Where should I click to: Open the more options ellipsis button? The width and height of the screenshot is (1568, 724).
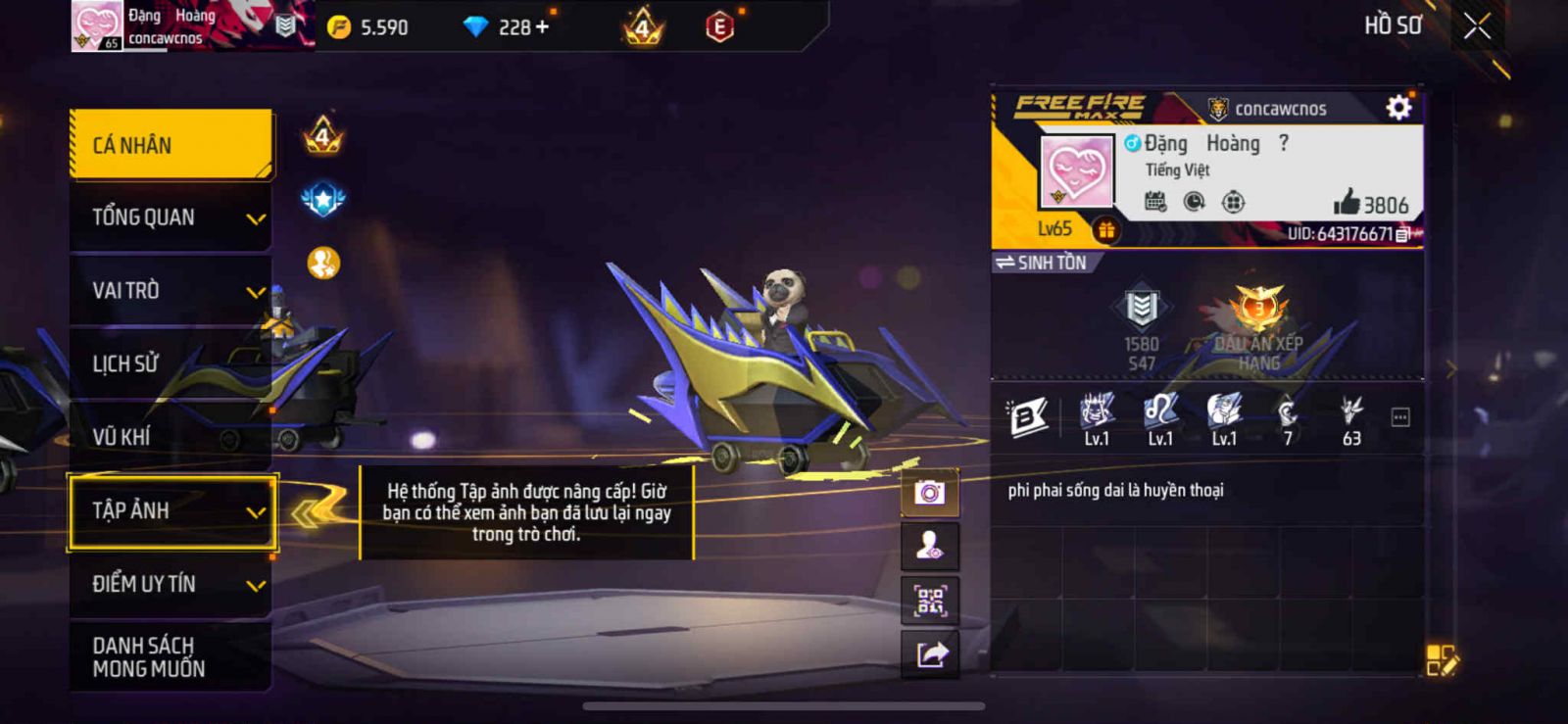(x=1400, y=418)
